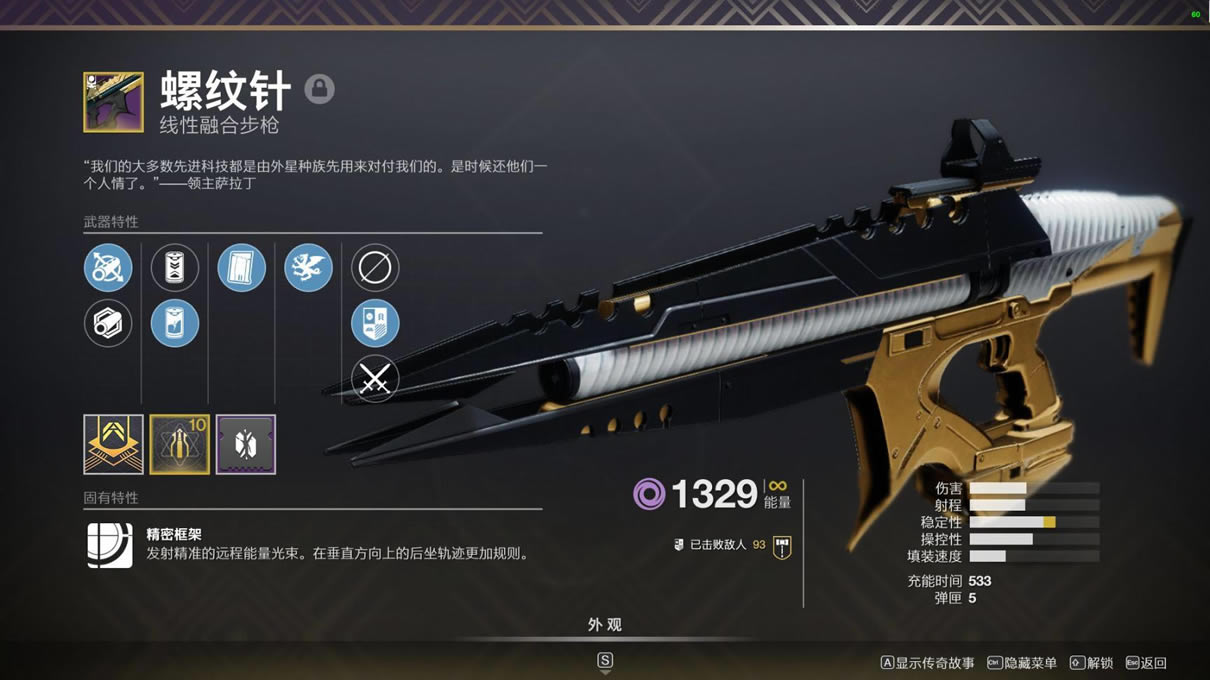Screen dimensions: 1210x680
Task: Open the weapon ornament slot
Action: click(113, 444)
